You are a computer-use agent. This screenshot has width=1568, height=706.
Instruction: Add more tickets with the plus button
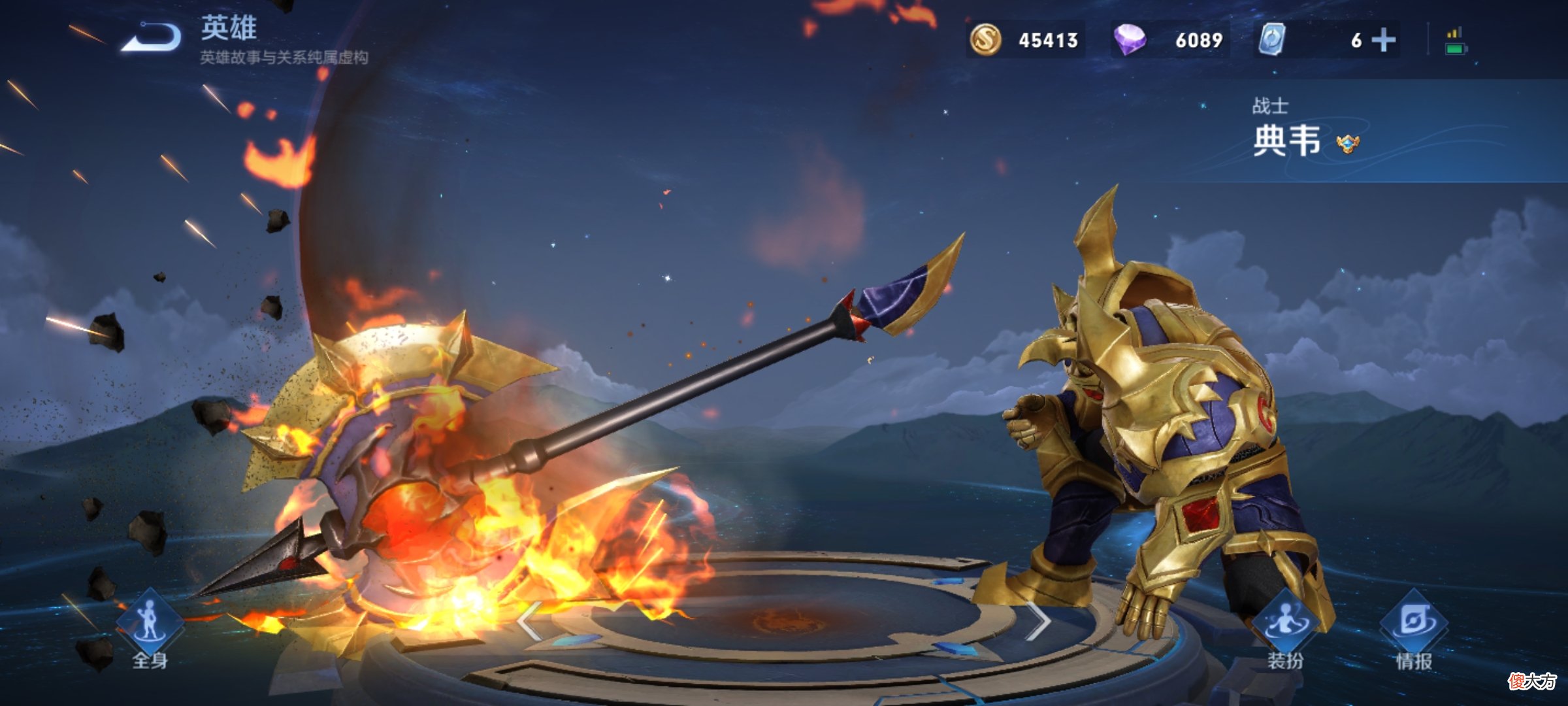click(x=1383, y=41)
